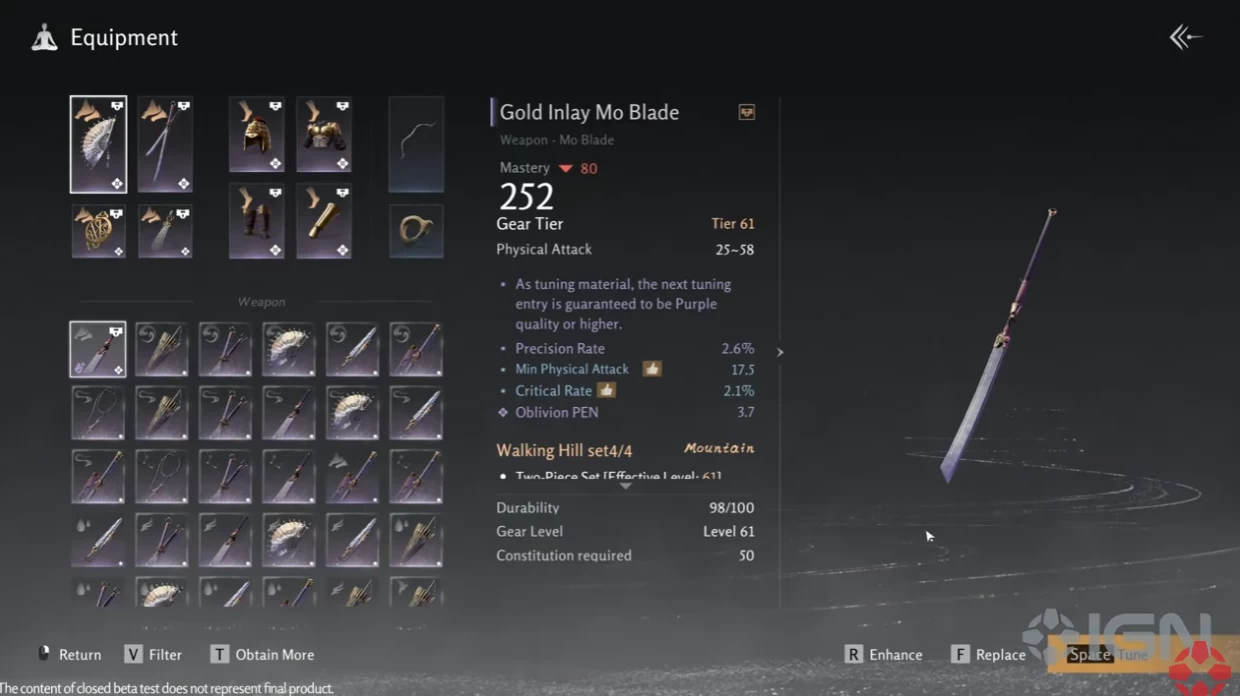1240x696 pixels.
Task: Select the equipped dual blades slot
Action: pos(165,144)
